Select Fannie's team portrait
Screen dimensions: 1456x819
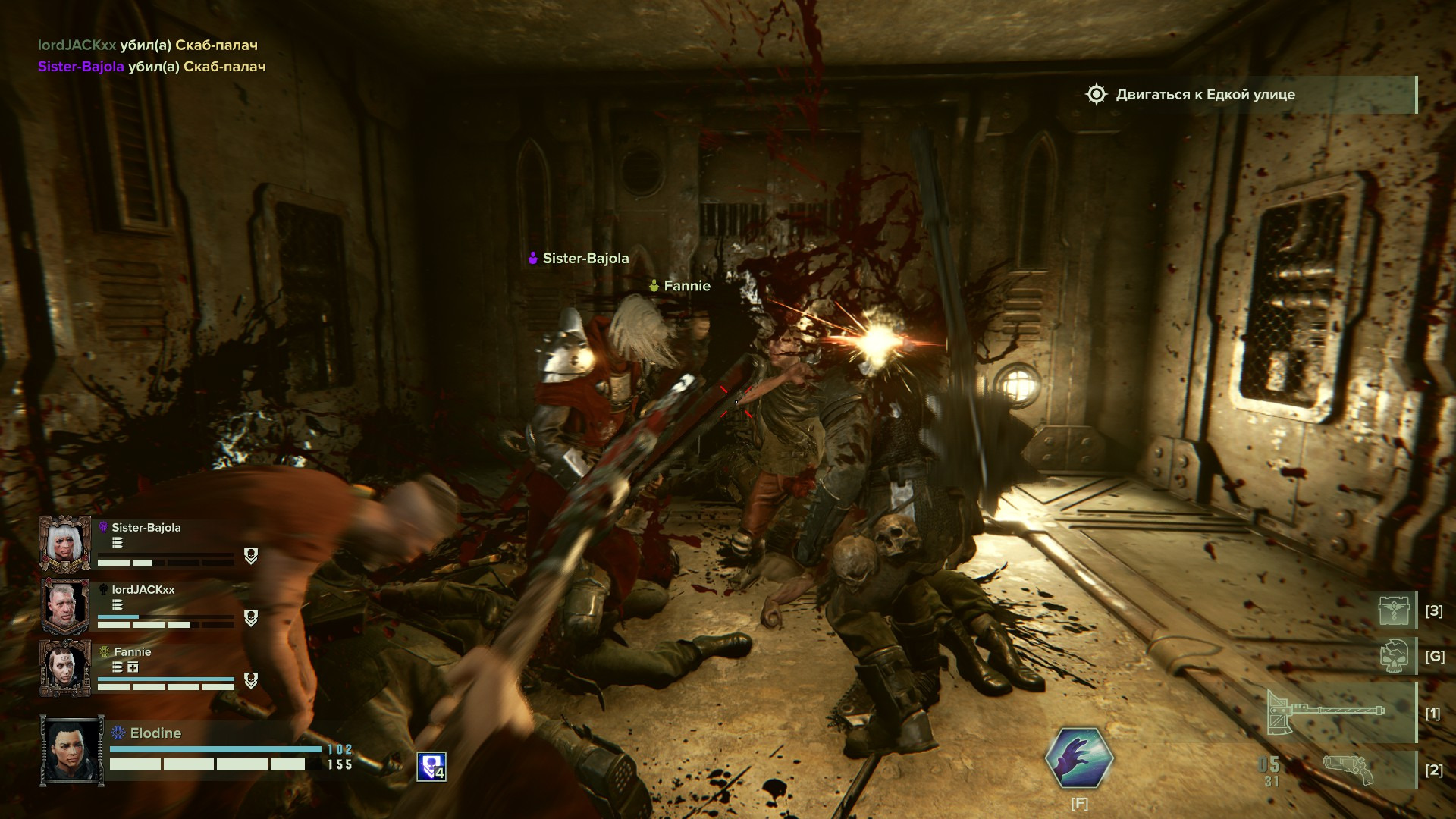(65, 667)
